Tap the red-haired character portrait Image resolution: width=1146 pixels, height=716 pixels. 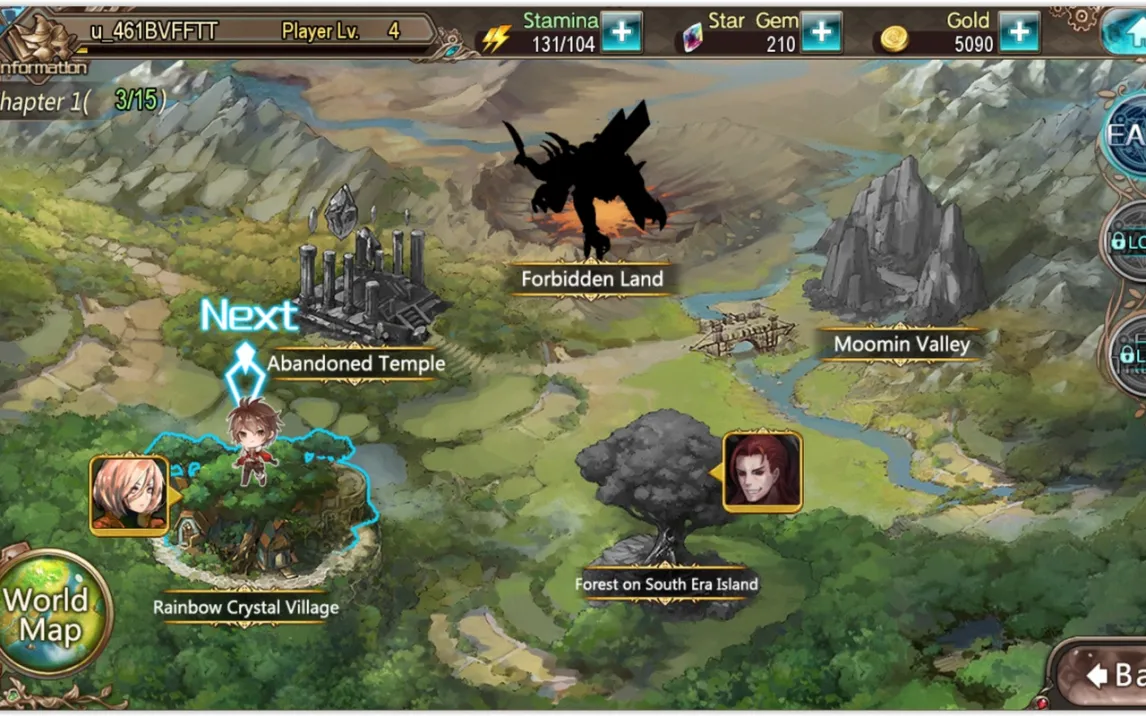point(763,472)
